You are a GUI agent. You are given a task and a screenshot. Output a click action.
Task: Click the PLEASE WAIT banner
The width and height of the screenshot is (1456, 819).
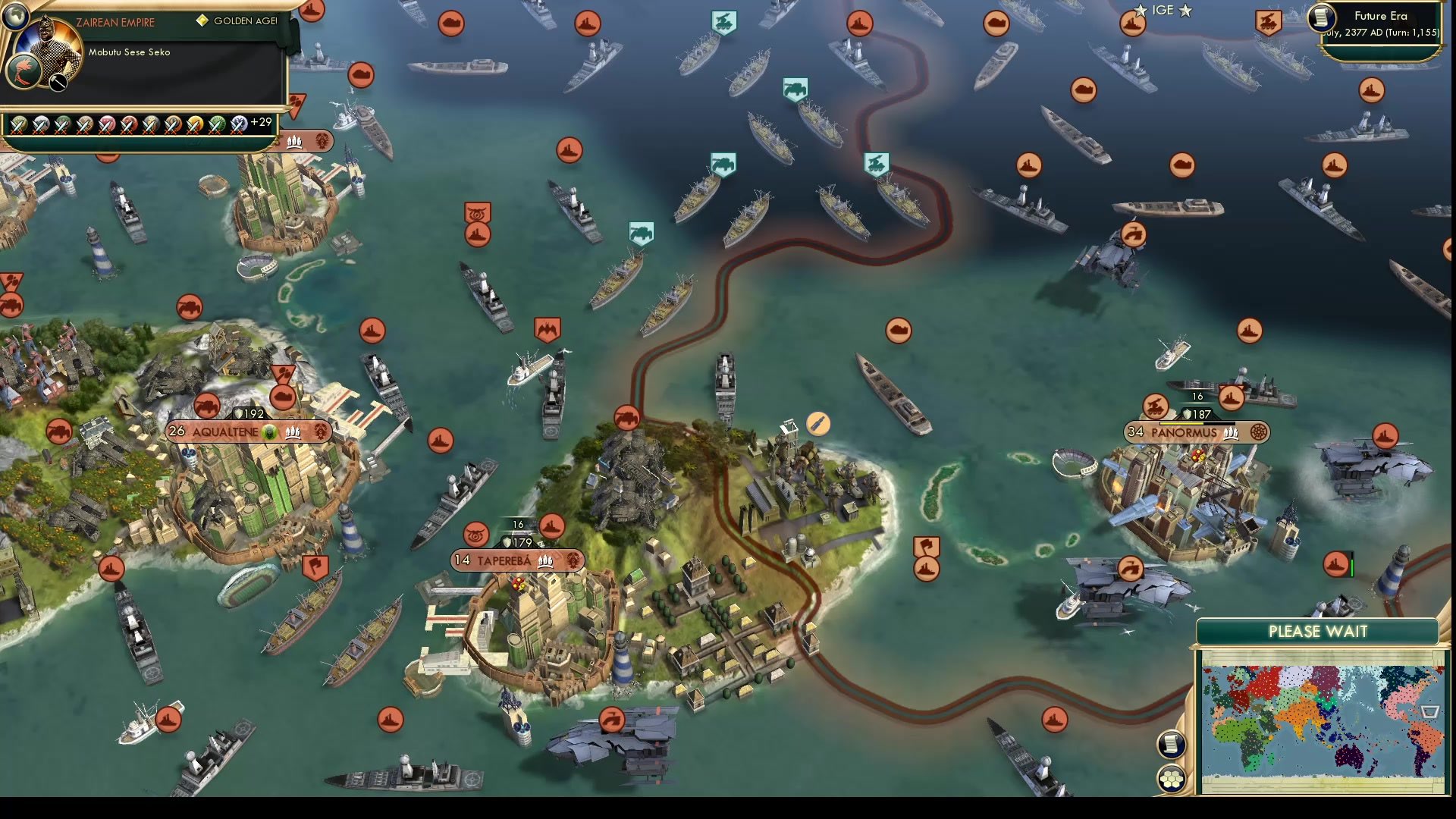[x=1318, y=631]
